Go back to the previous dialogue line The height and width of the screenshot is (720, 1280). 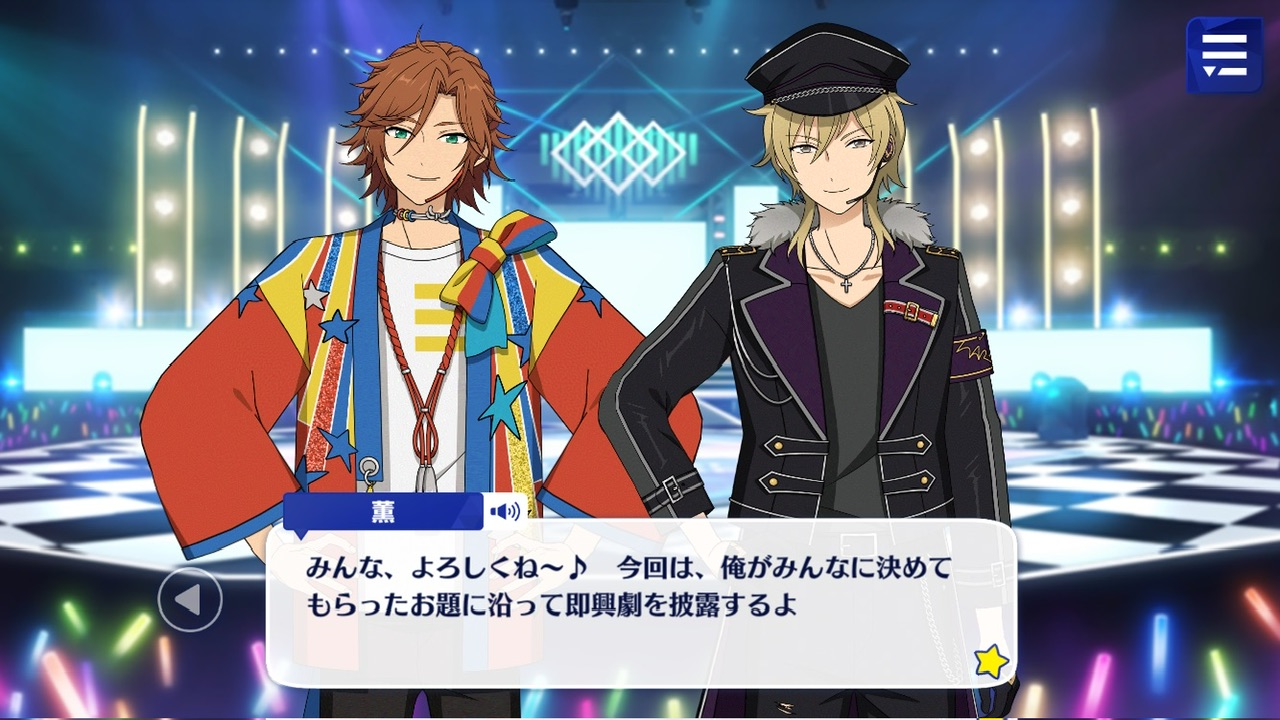tap(189, 599)
